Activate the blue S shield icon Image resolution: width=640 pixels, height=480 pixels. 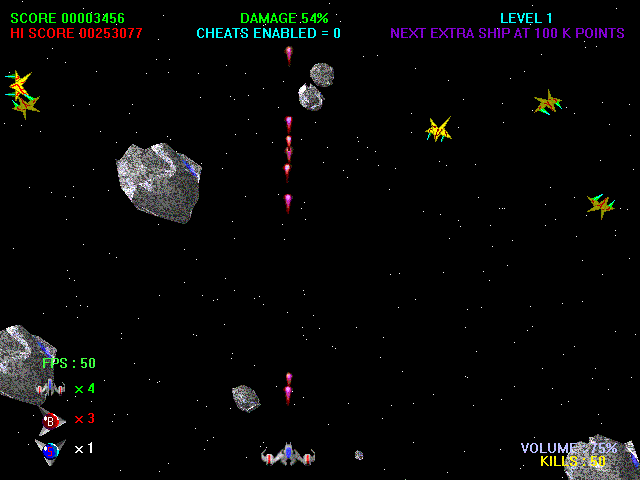point(50,450)
